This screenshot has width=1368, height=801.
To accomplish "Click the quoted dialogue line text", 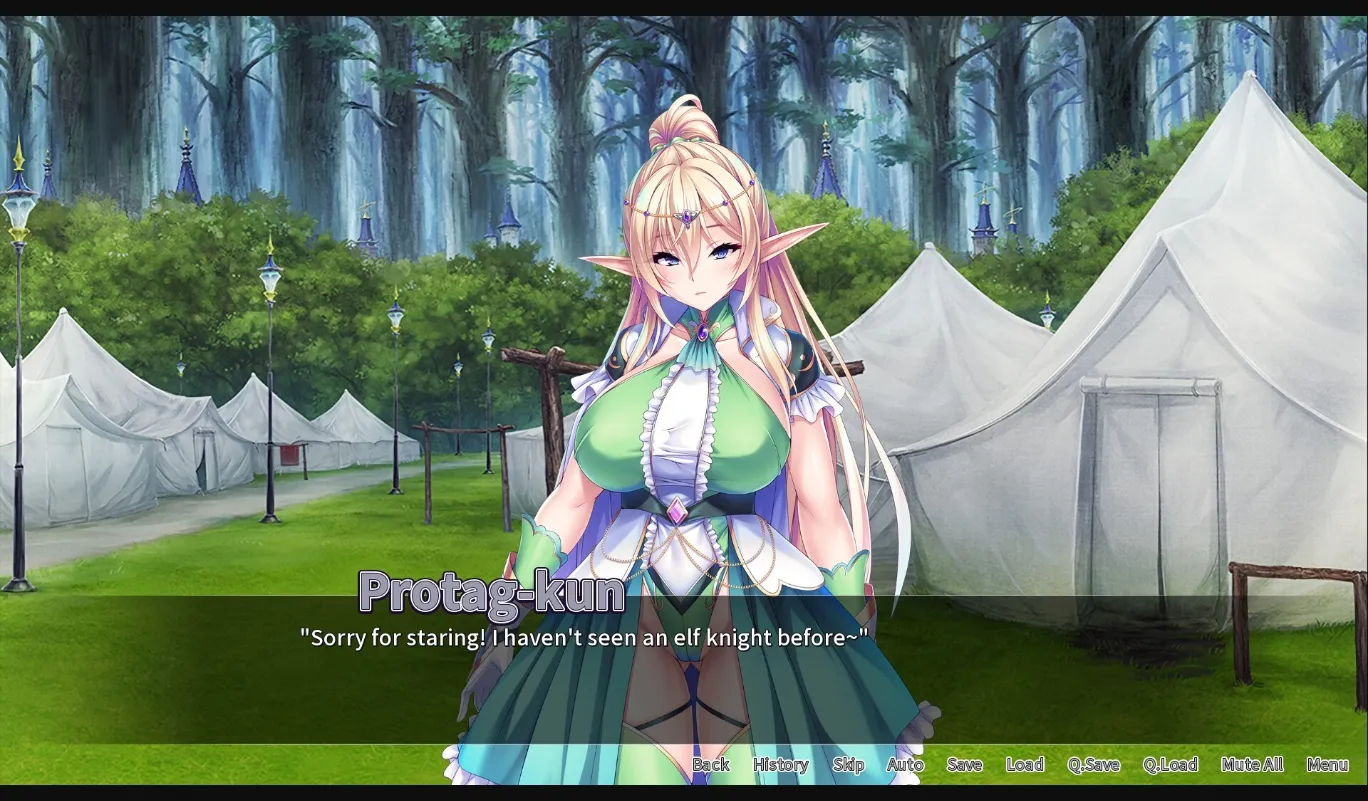I will (585, 638).
